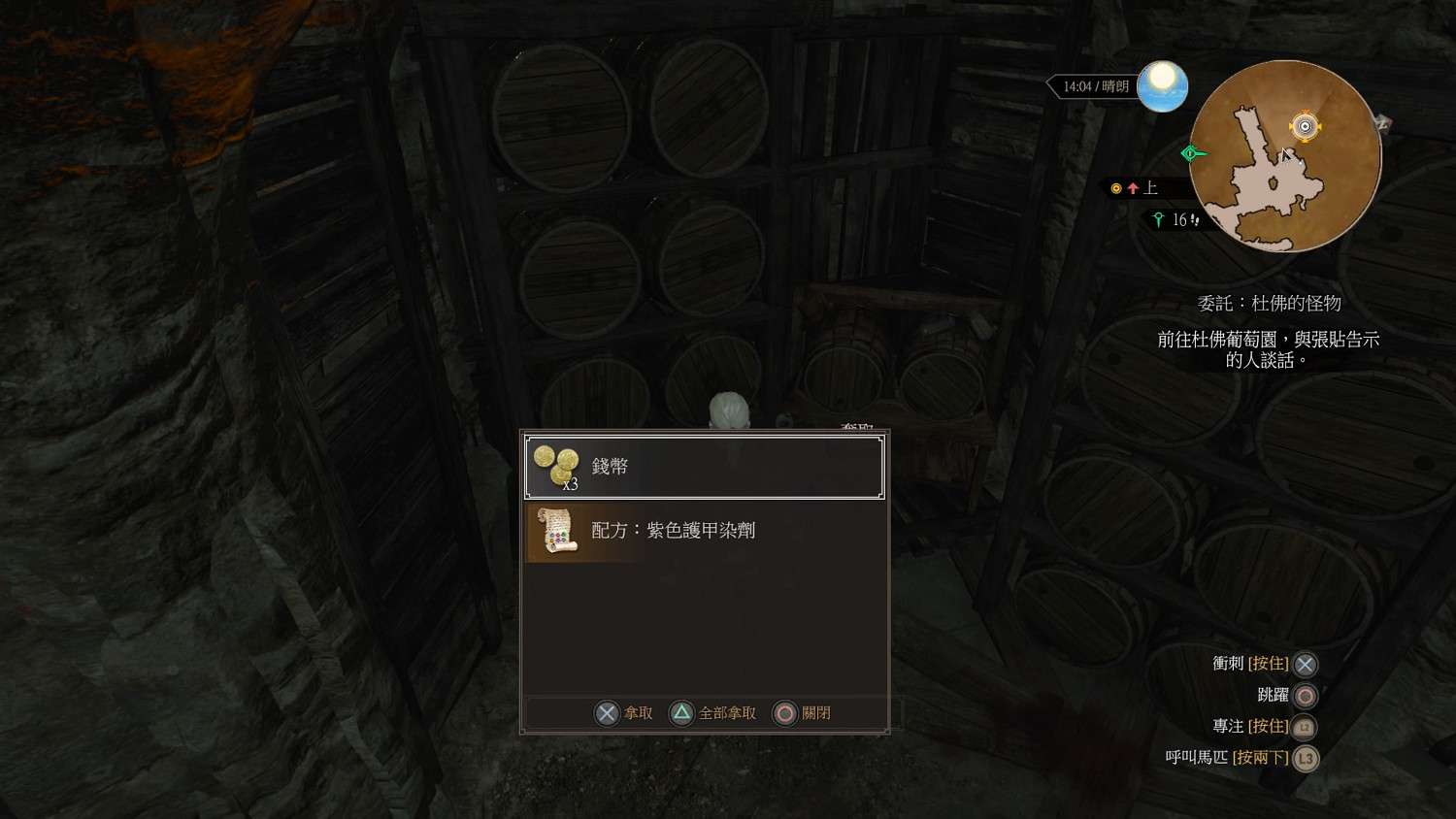Click the circle button icon beside 關閉
The image size is (1456, 819).
pos(782,712)
